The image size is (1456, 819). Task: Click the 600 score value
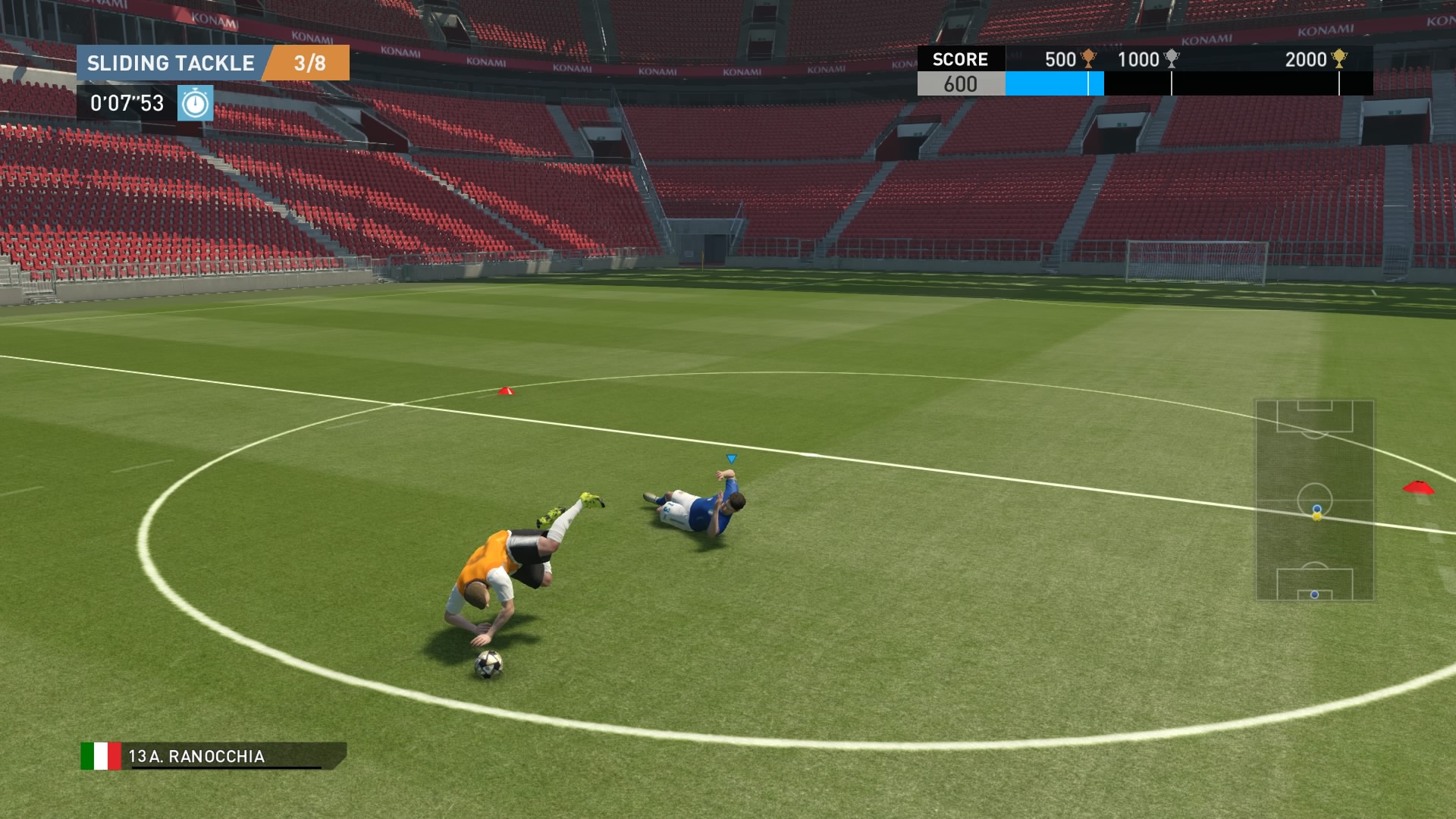point(960,84)
